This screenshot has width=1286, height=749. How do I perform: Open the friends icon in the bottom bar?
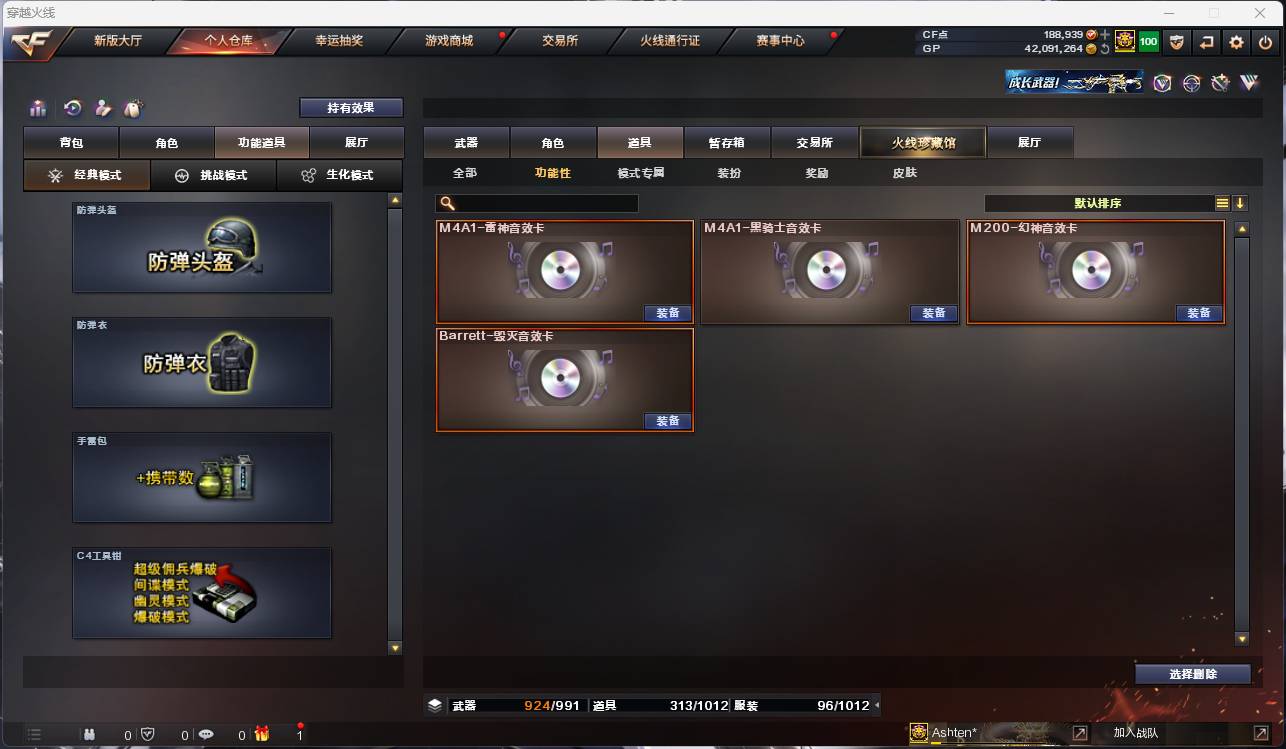[88, 733]
